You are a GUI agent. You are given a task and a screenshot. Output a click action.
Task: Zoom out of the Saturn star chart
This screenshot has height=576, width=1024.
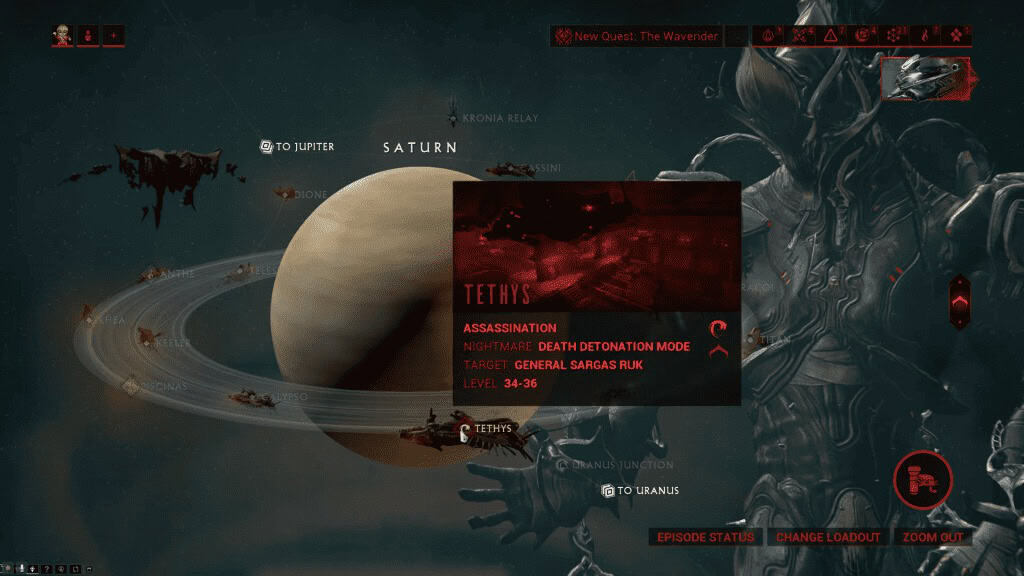(x=932, y=537)
